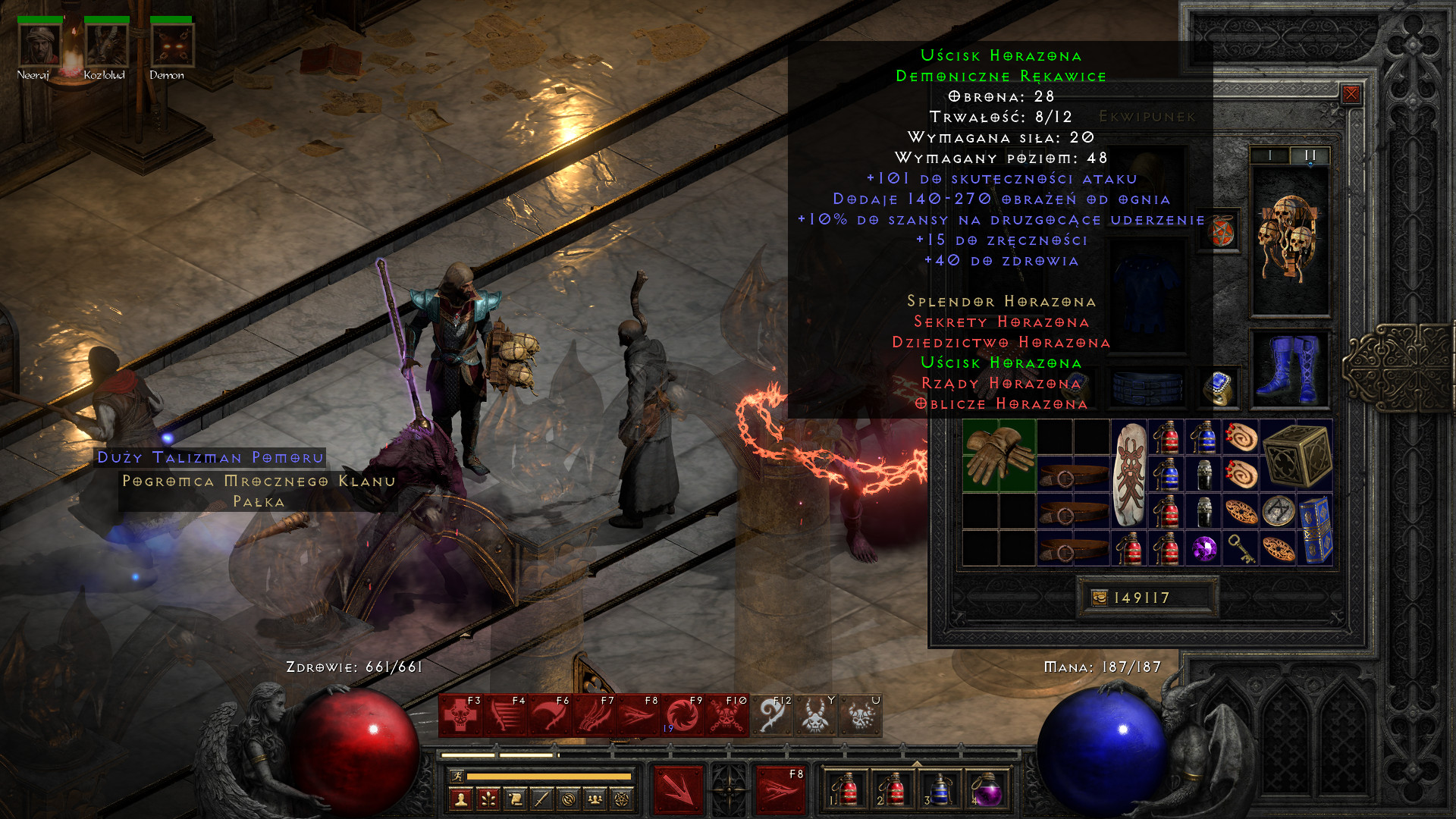Select the equipped blue boots slot

[1289, 370]
